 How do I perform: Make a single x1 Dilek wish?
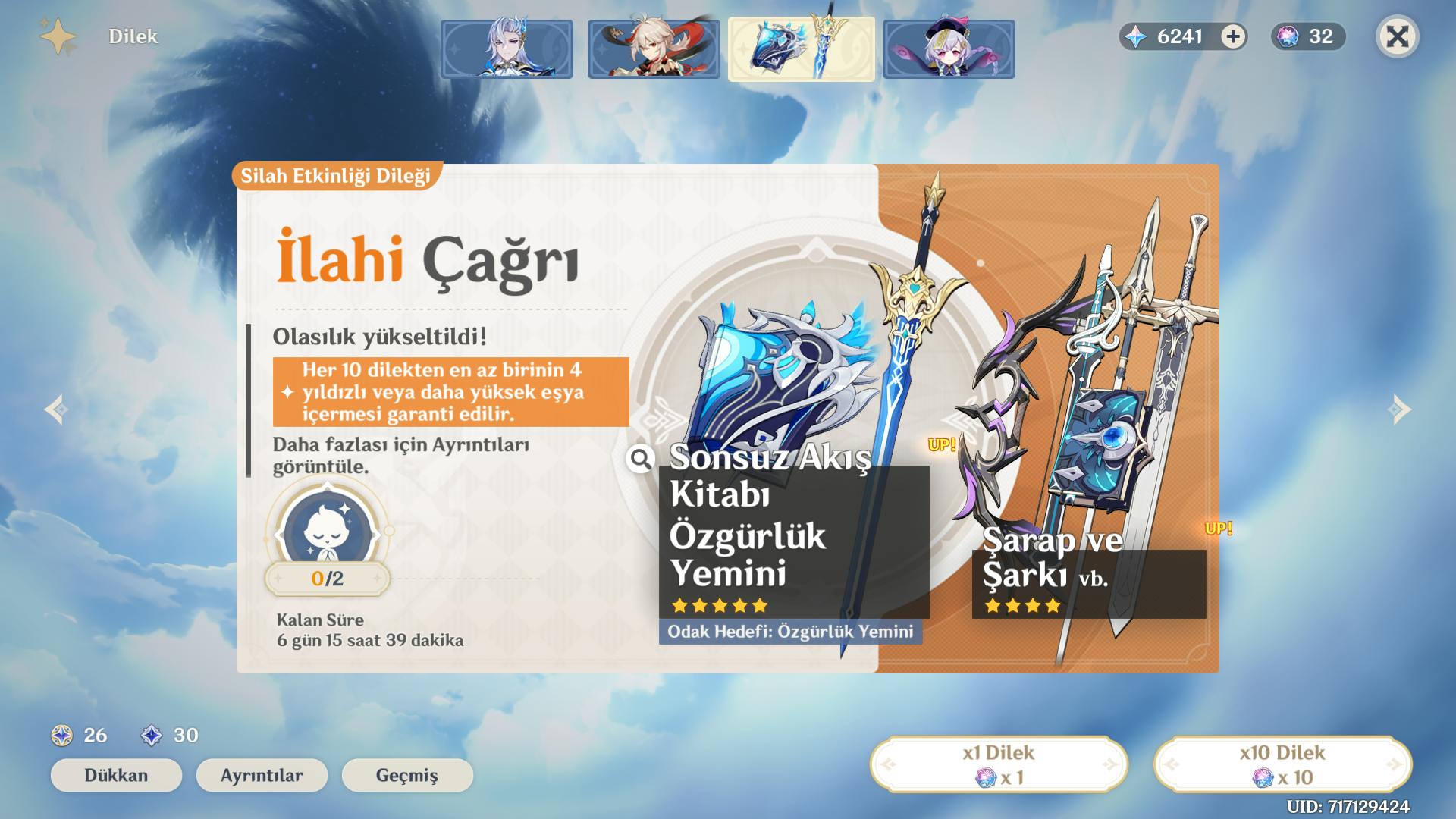coord(999,764)
